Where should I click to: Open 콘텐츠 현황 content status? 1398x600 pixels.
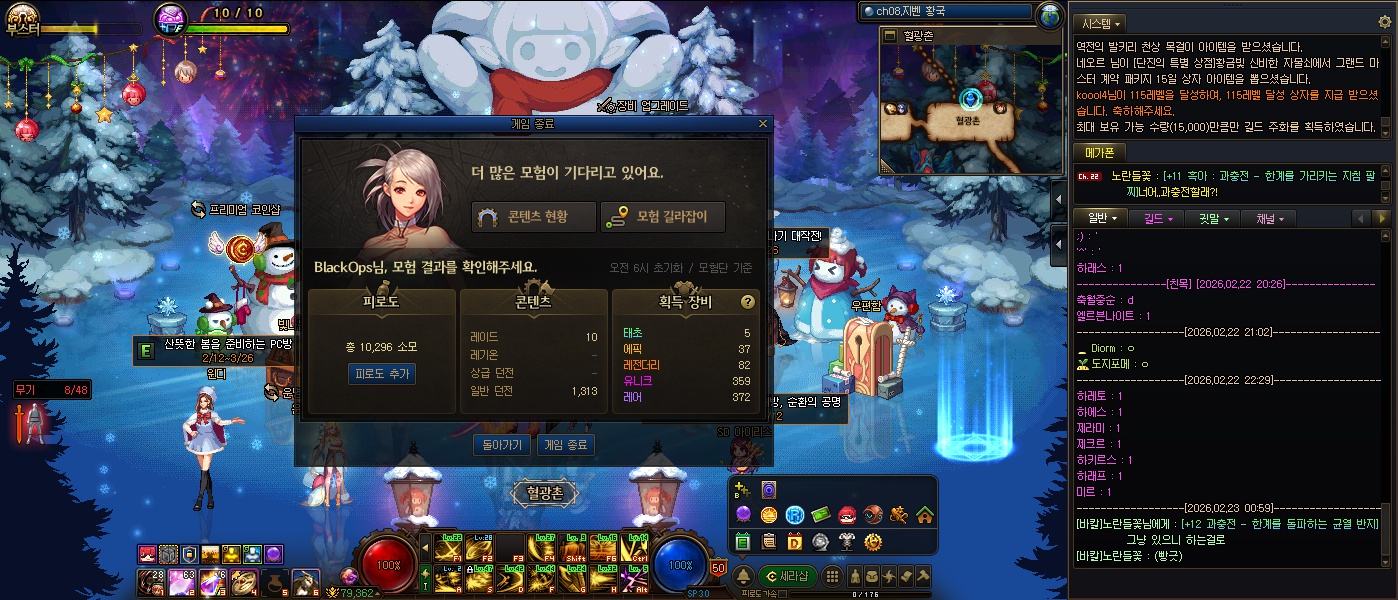pyautogui.click(x=534, y=217)
